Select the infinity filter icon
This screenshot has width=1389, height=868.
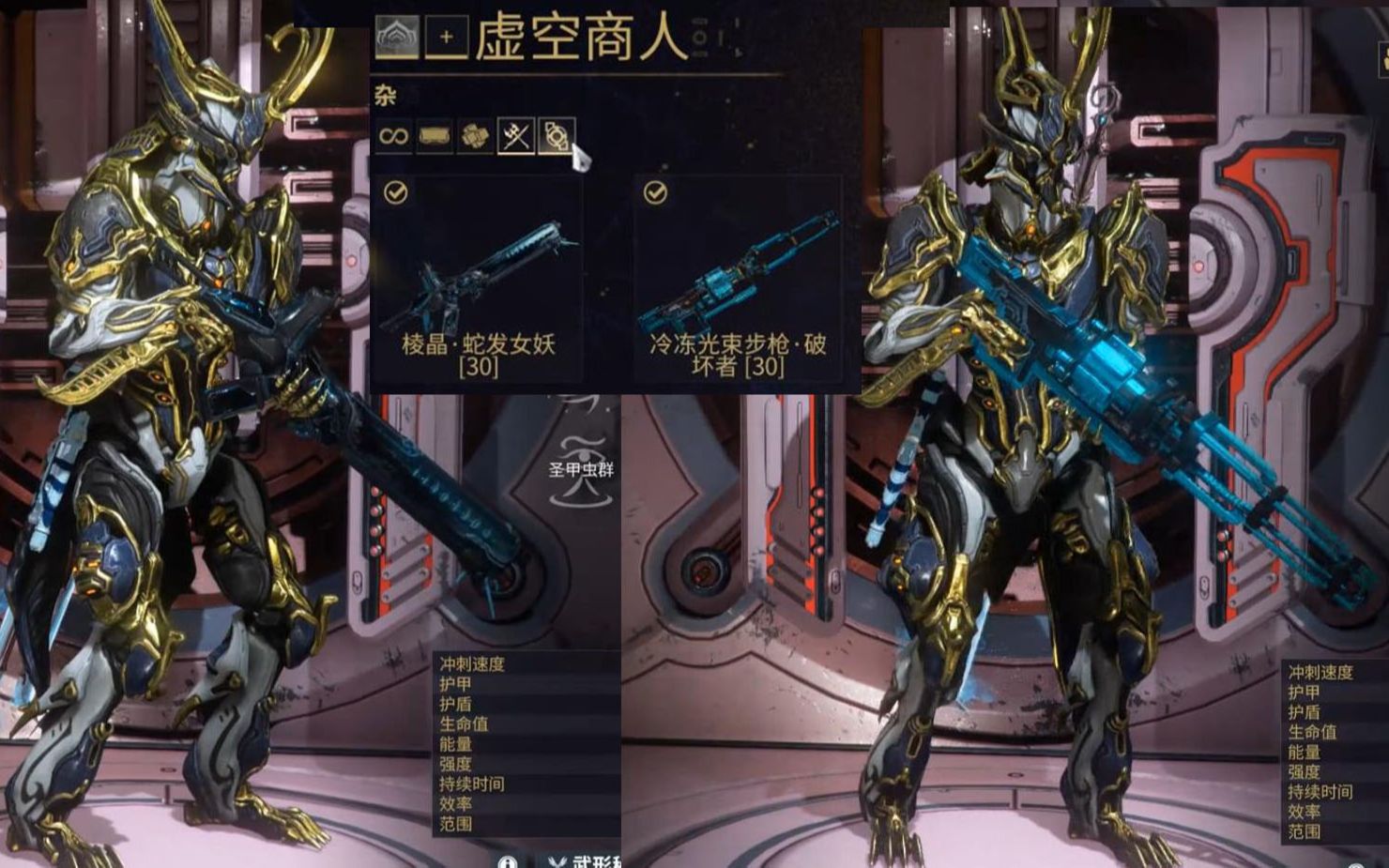click(x=392, y=136)
